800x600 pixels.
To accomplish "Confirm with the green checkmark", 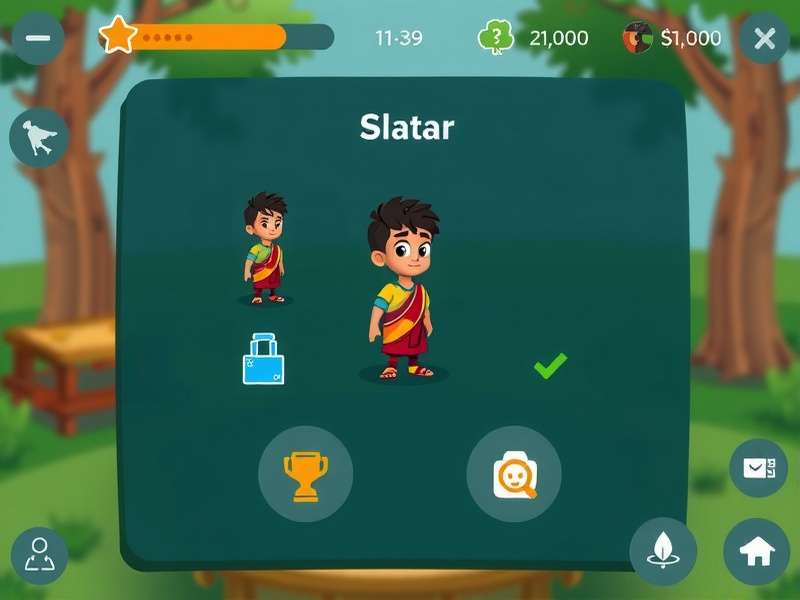I will coord(550,365).
